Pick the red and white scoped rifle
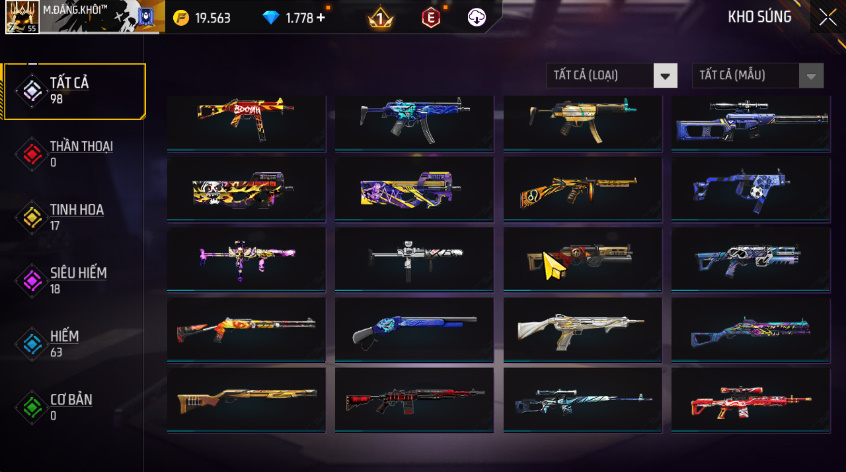846x472 pixels. (x=750, y=402)
